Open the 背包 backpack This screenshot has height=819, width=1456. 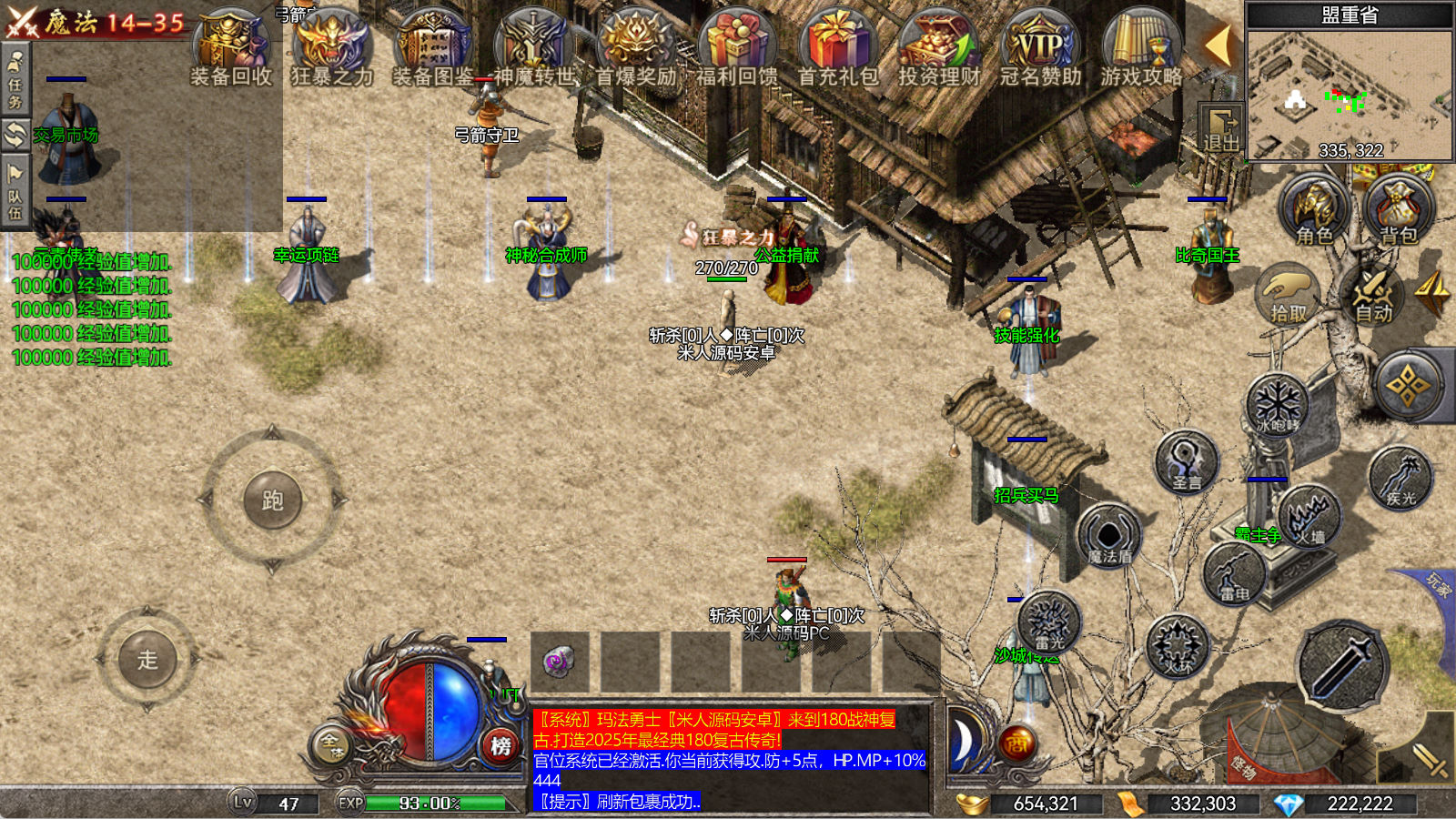pos(1399,211)
